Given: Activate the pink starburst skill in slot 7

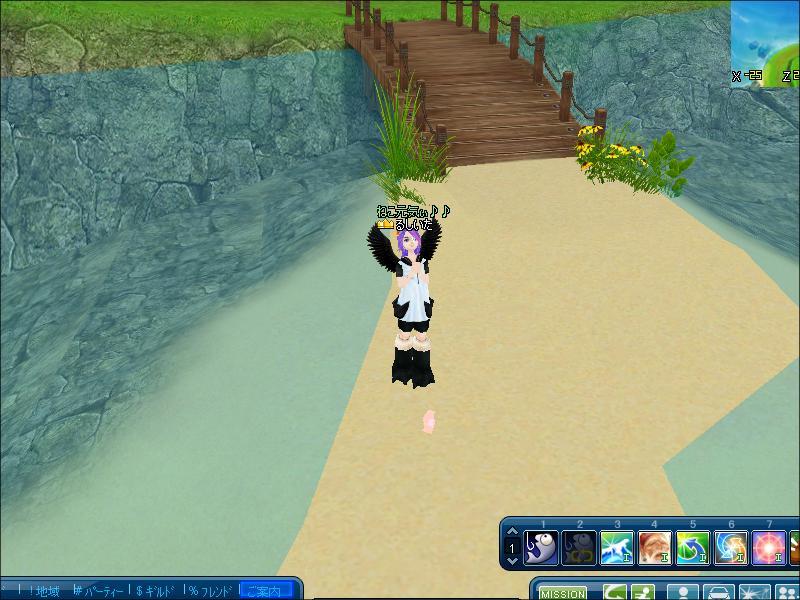Looking at the screenshot, I should pyautogui.click(x=768, y=548).
